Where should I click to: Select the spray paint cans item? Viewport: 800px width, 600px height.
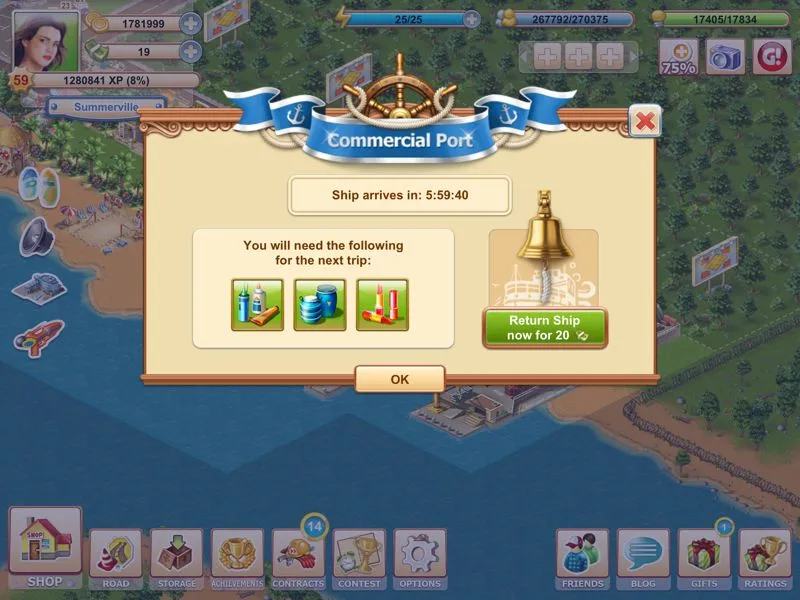tap(258, 305)
